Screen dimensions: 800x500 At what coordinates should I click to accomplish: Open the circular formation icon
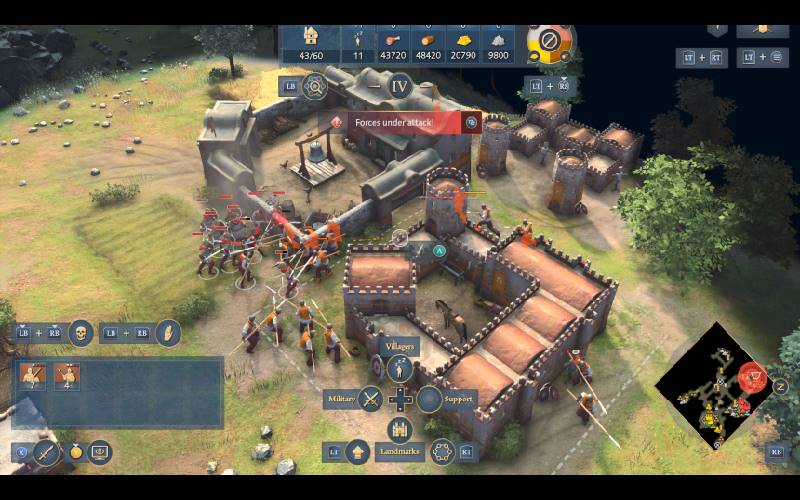pyautogui.click(x=442, y=452)
